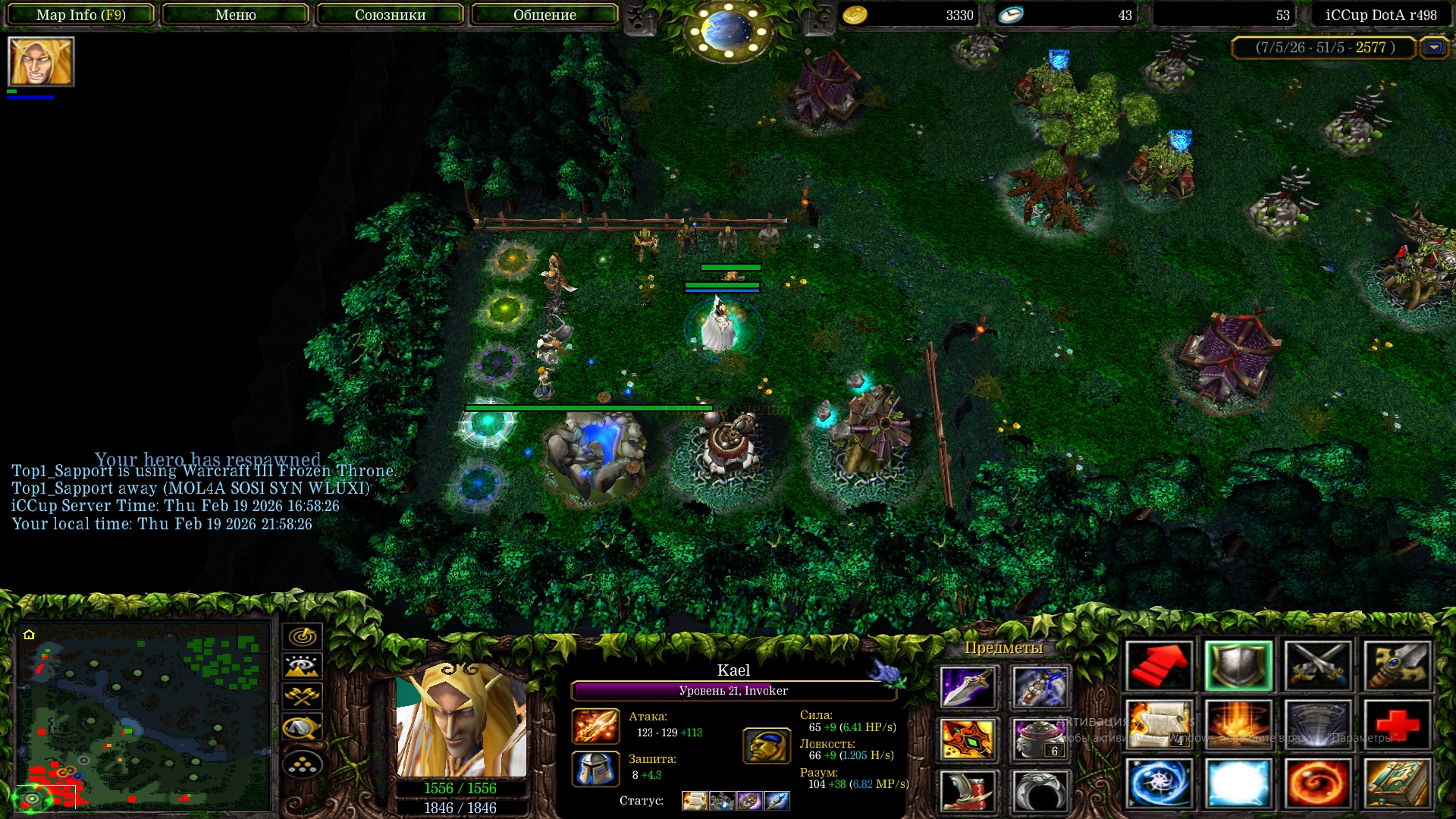The width and height of the screenshot is (1456, 819).
Task: Open the formation toggle button
Action: point(303,764)
